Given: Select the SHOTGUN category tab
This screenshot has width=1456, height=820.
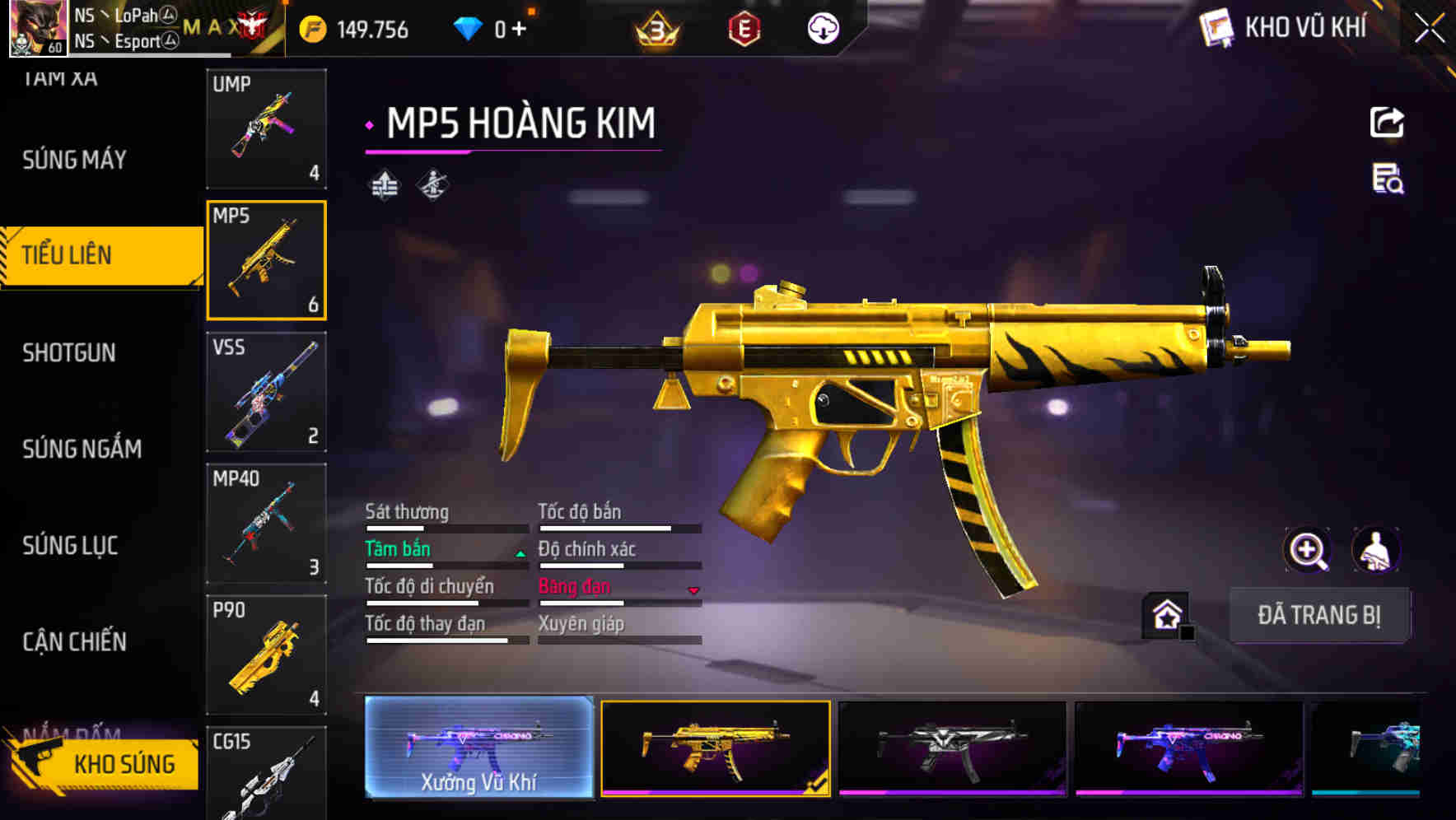Looking at the screenshot, I should (x=69, y=353).
